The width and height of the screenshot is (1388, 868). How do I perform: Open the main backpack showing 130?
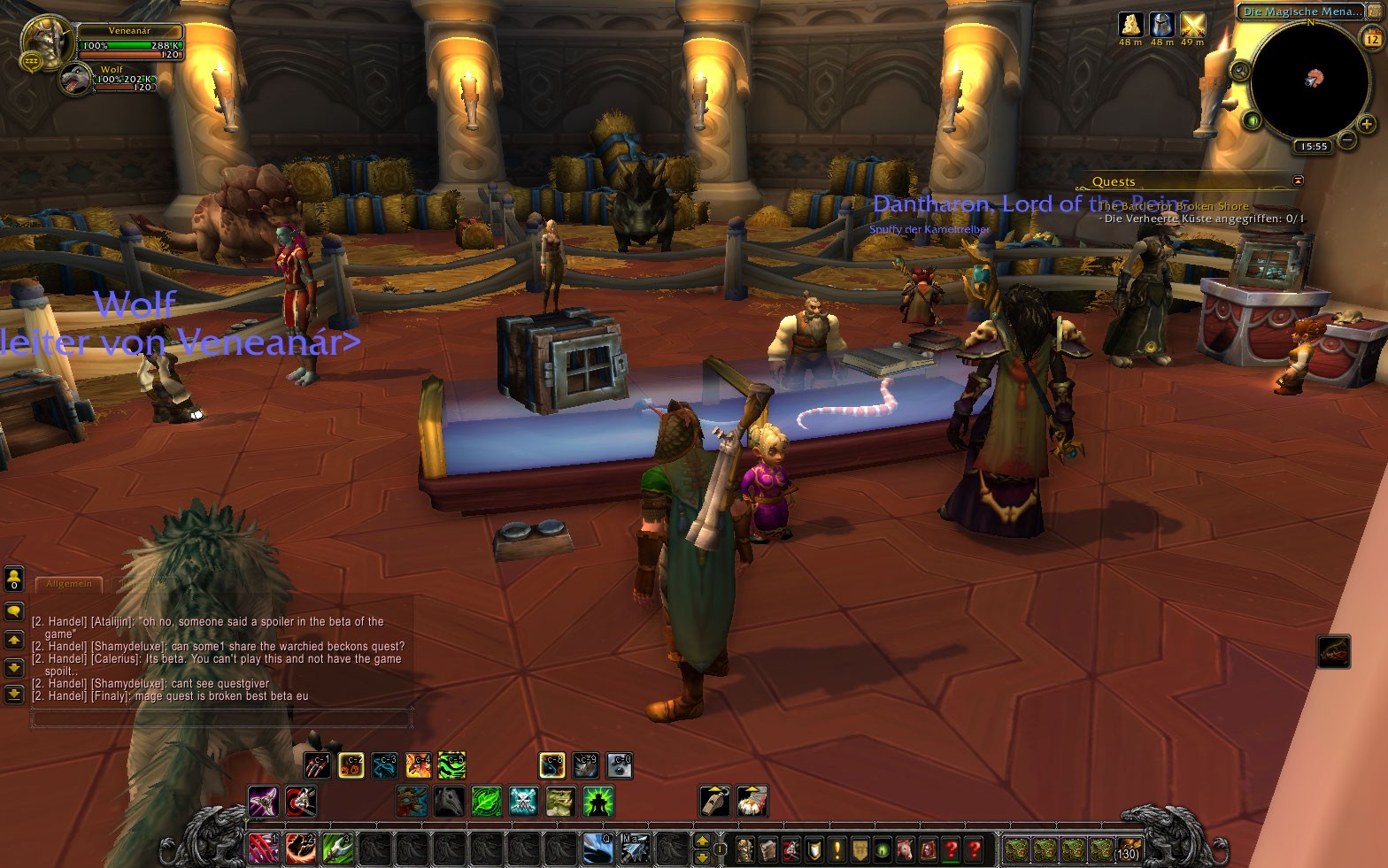[x=1128, y=849]
